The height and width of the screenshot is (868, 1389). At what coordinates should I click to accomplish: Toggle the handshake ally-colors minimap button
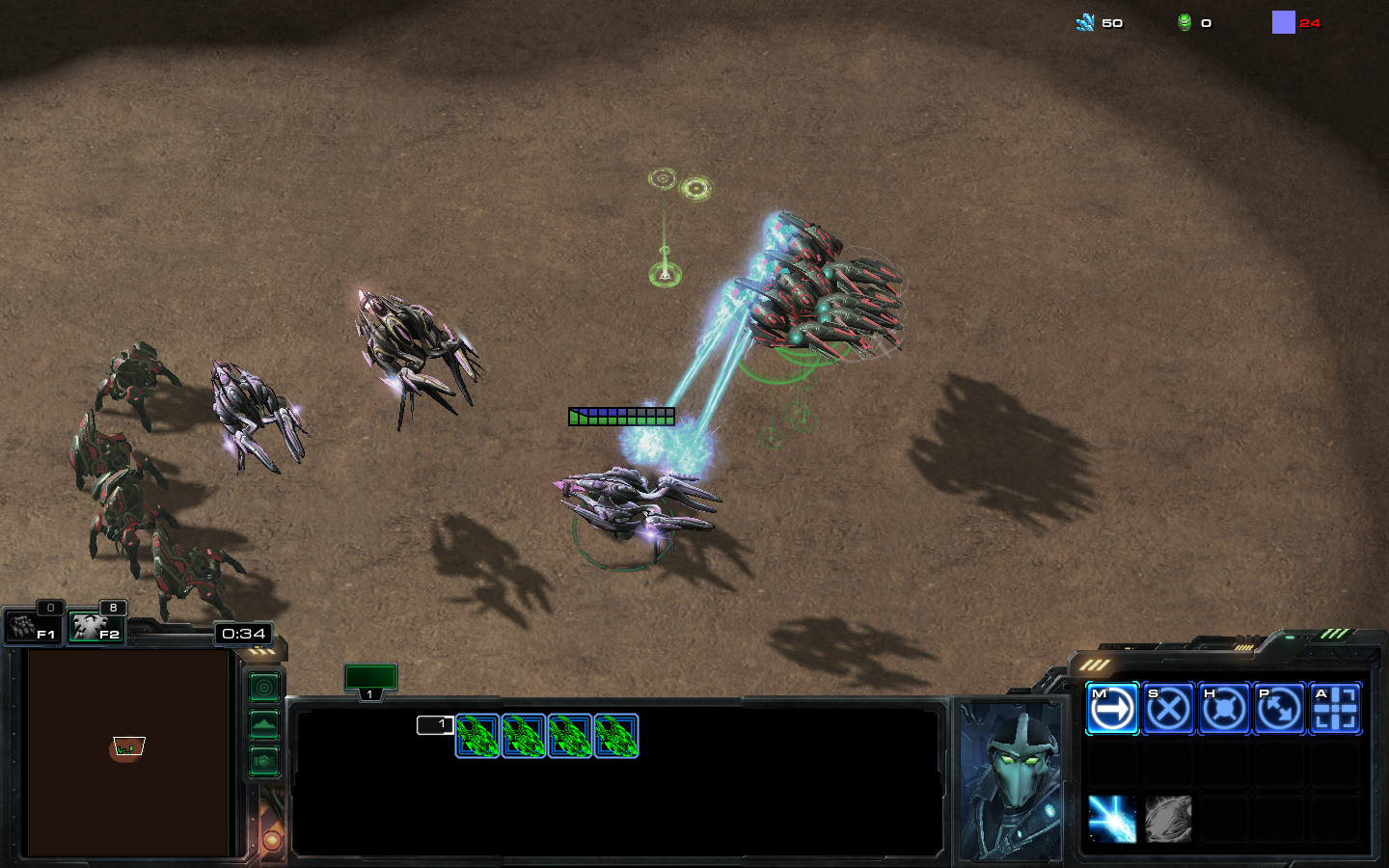264,761
